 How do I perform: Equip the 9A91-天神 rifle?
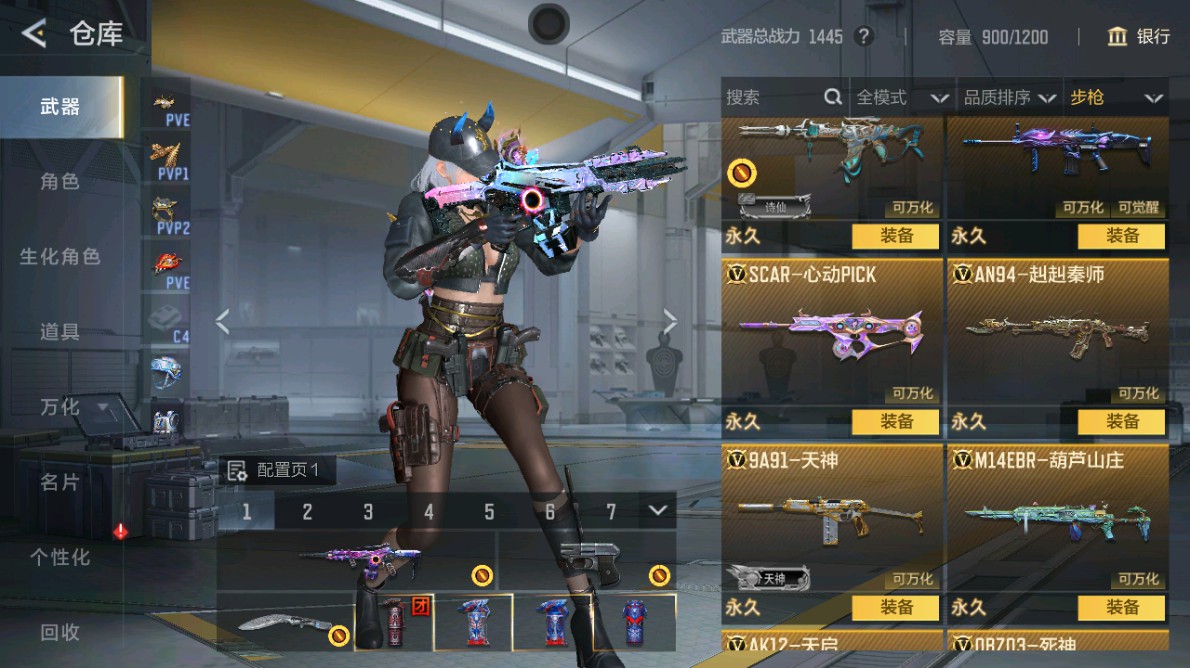pyautogui.click(x=895, y=607)
